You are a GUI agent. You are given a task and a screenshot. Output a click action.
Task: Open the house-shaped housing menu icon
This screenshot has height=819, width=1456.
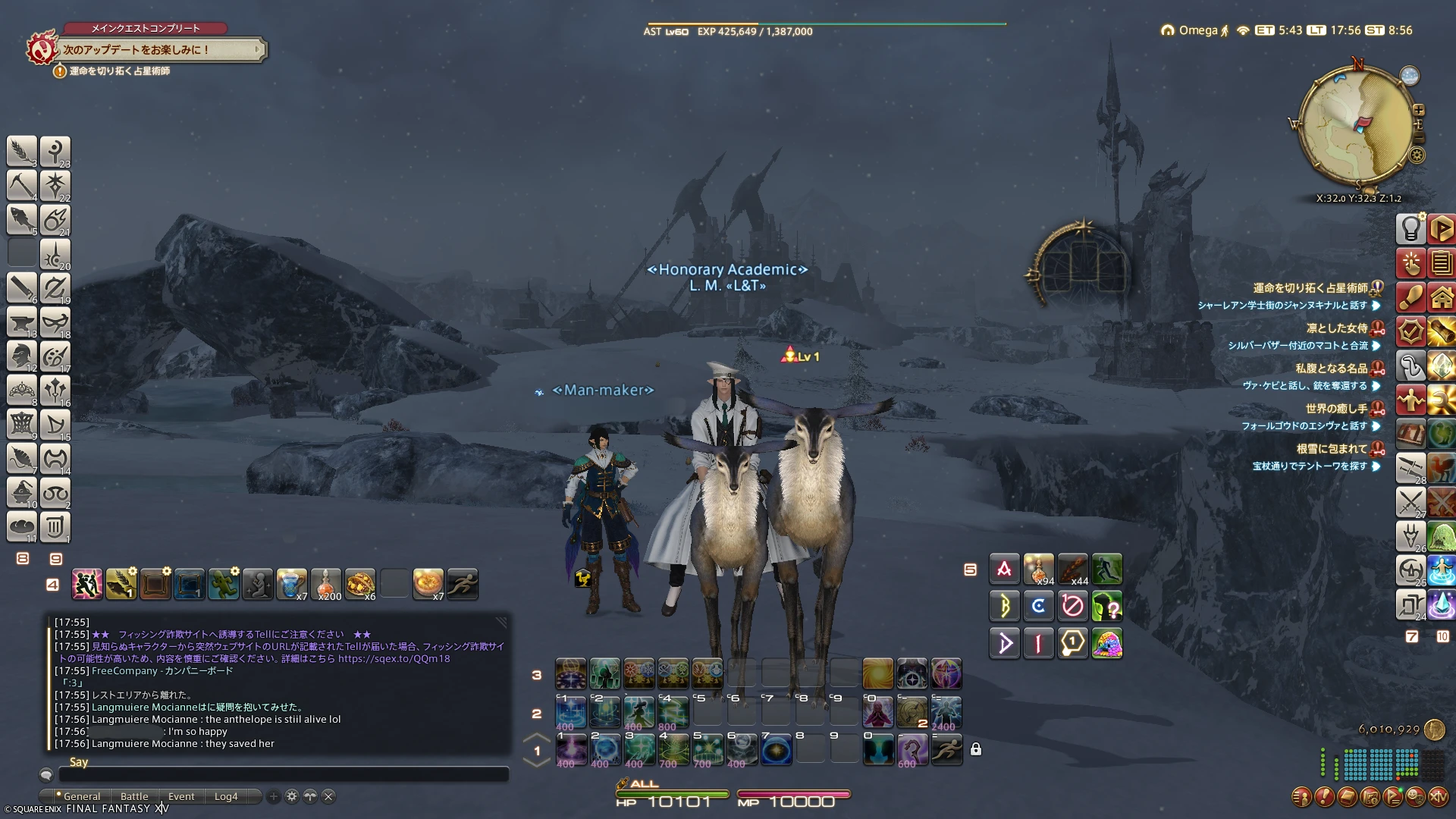point(1441,297)
